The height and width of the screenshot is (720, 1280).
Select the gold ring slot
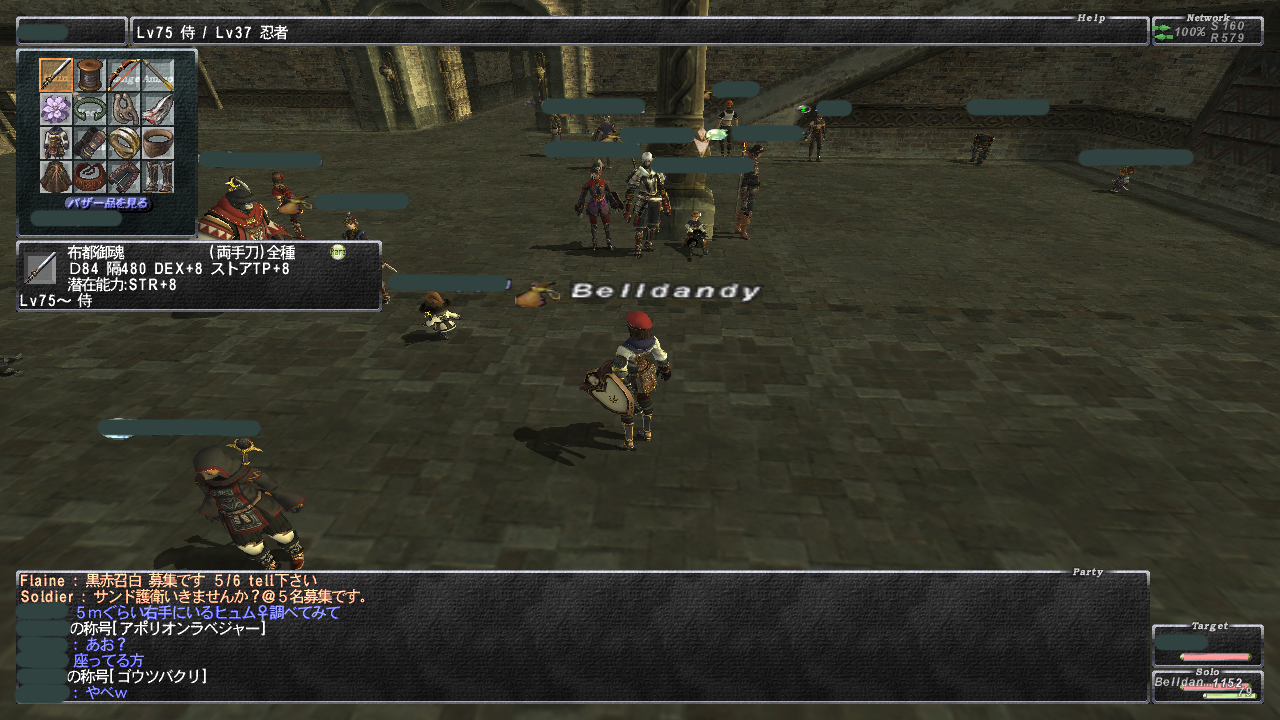click(x=124, y=143)
